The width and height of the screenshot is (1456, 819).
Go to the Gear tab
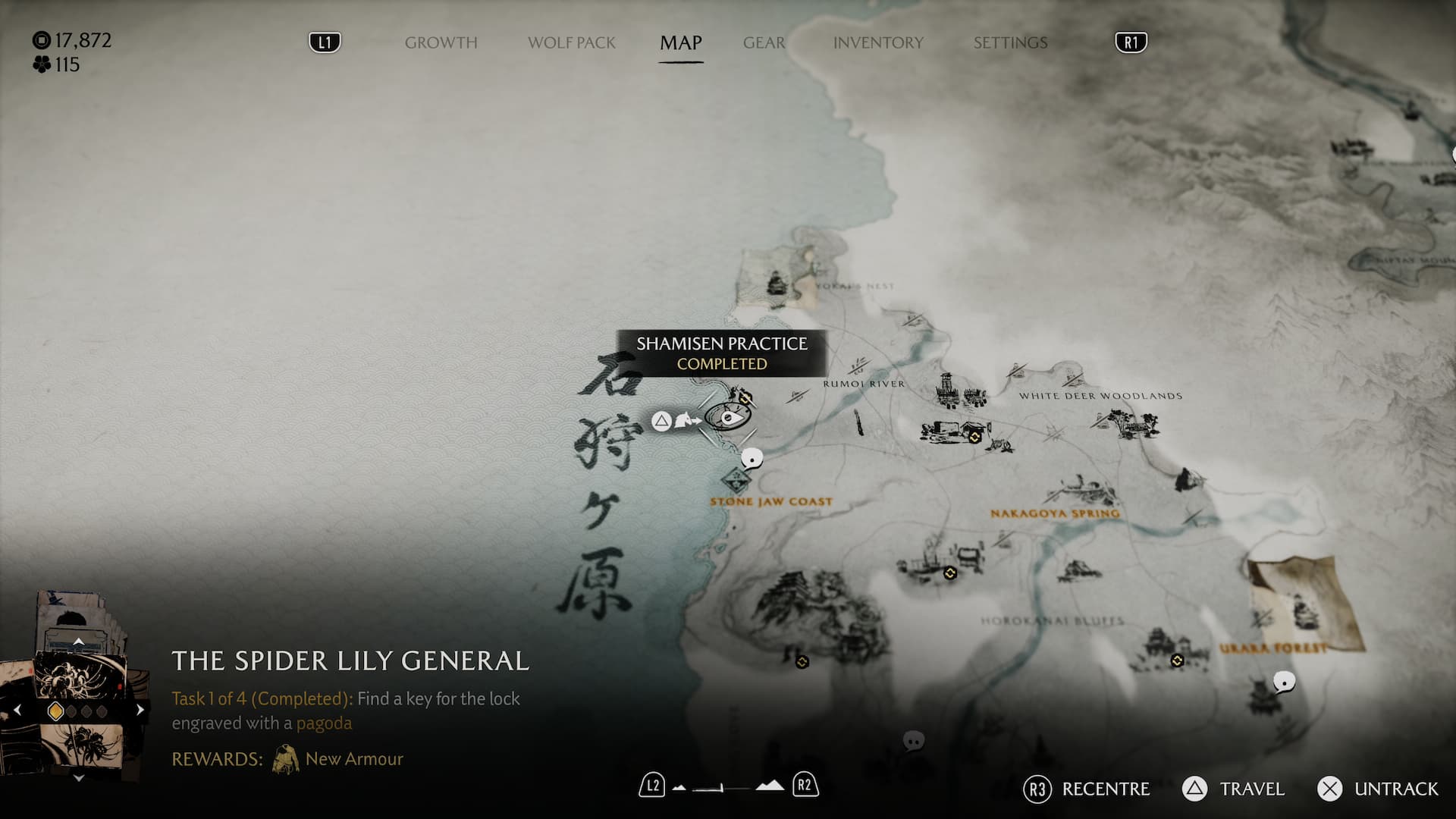pyautogui.click(x=764, y=42)
